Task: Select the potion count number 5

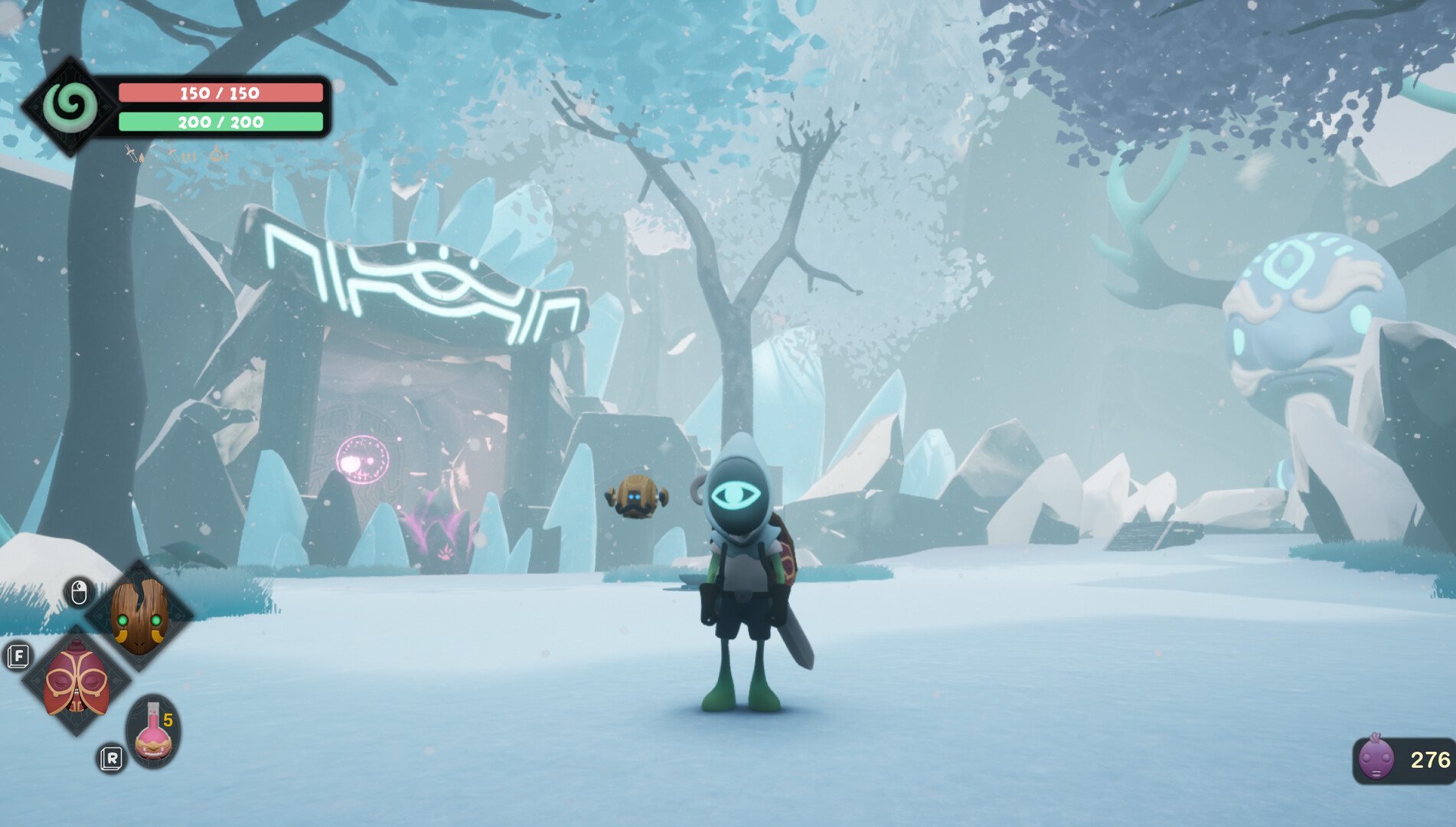Action: click(168, 720)
